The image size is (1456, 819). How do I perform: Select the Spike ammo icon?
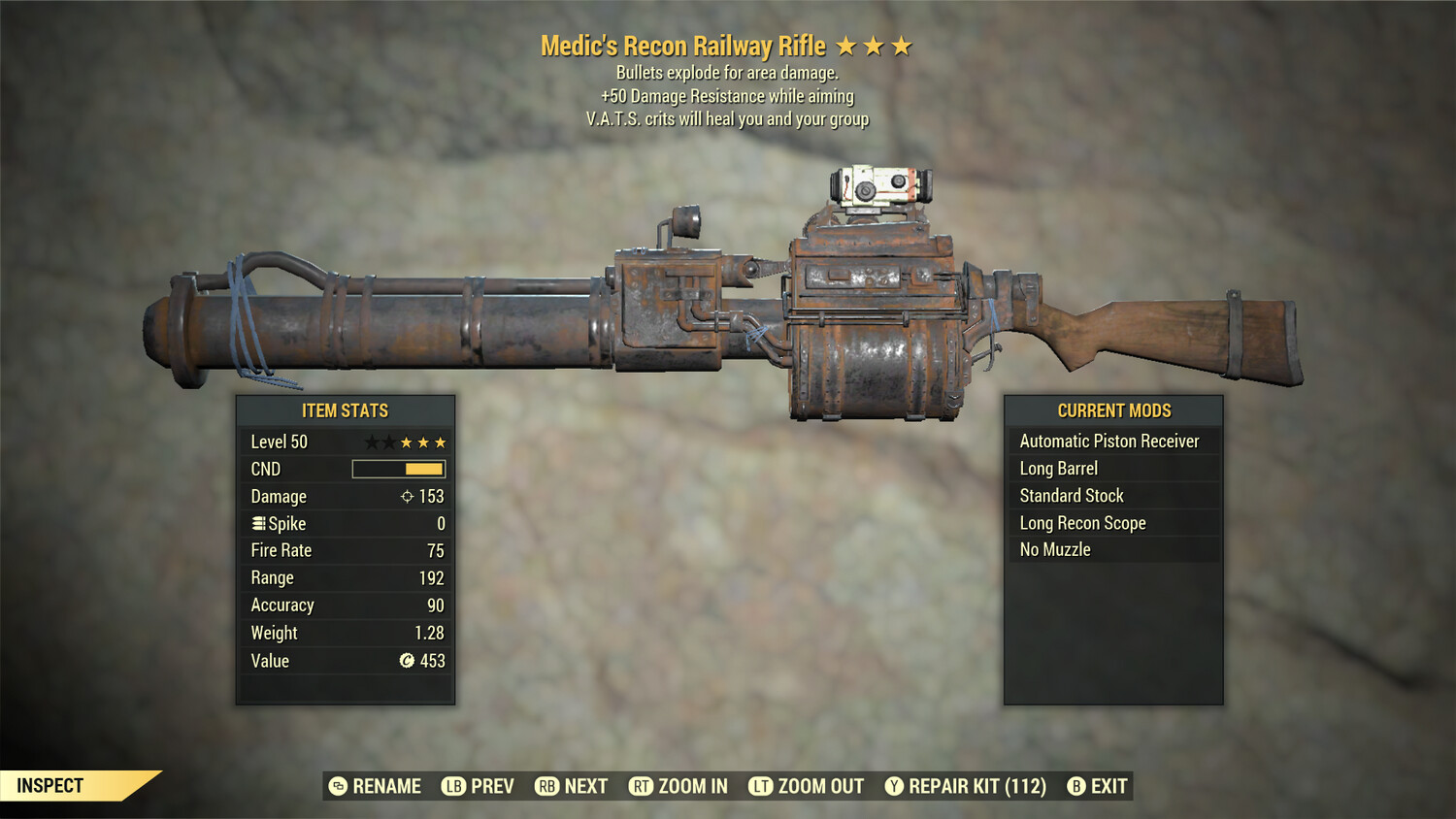pos(257,523)
